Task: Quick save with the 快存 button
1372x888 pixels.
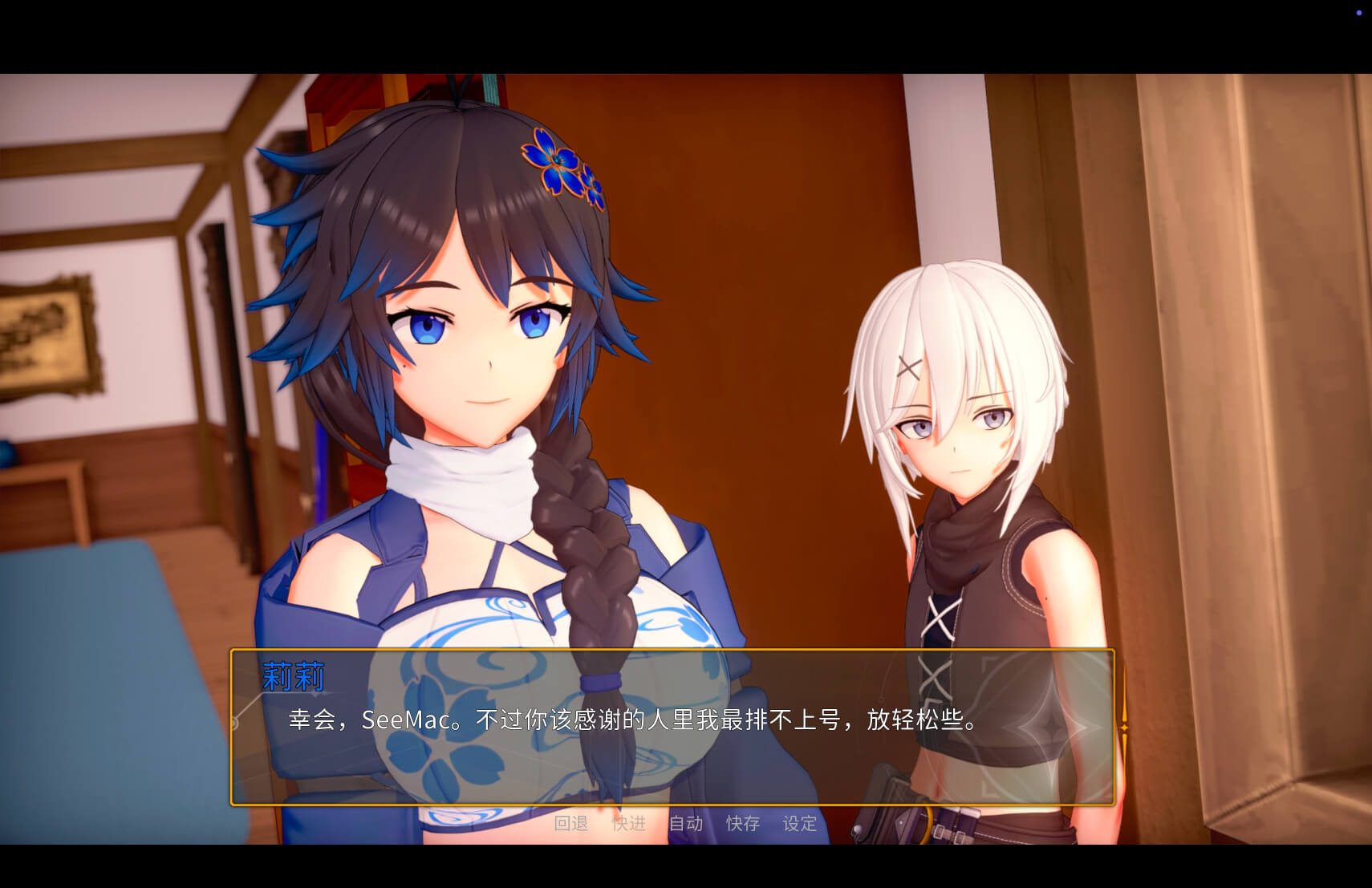Action: [743, 823]
